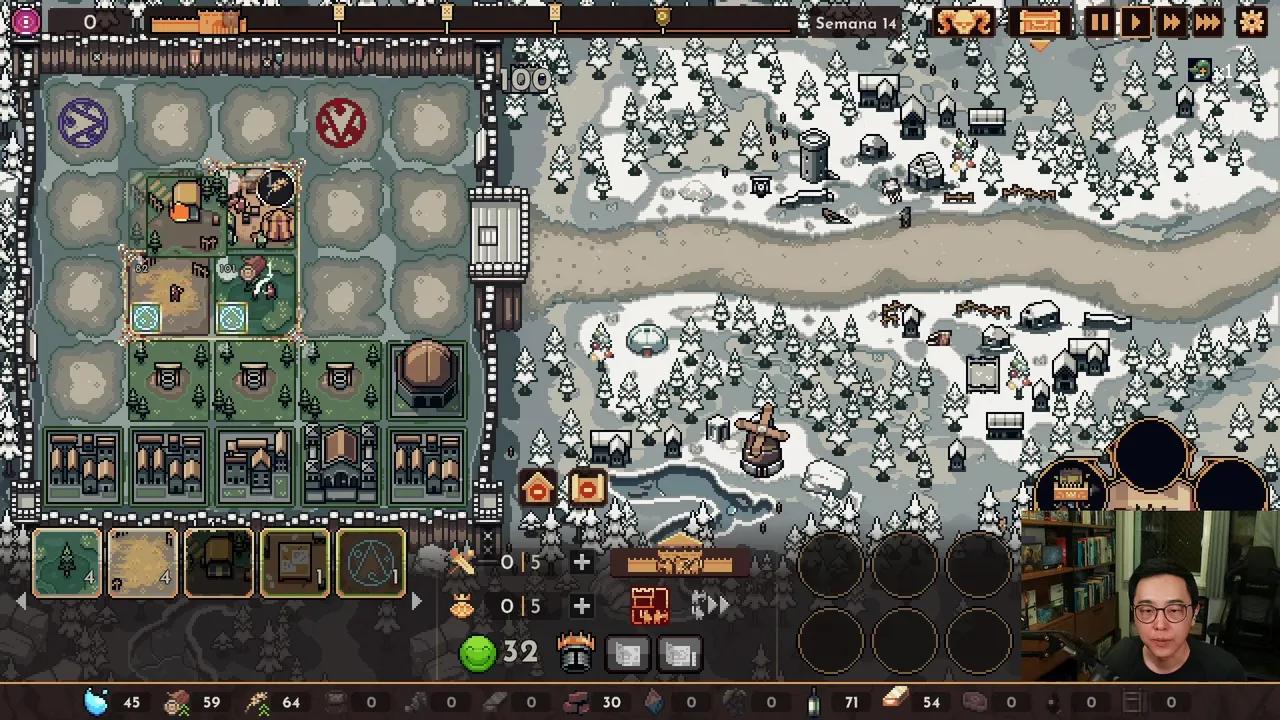The image size is (1280, 720).
Task: Select the wheat field tile card
Action: coord(143,564)
